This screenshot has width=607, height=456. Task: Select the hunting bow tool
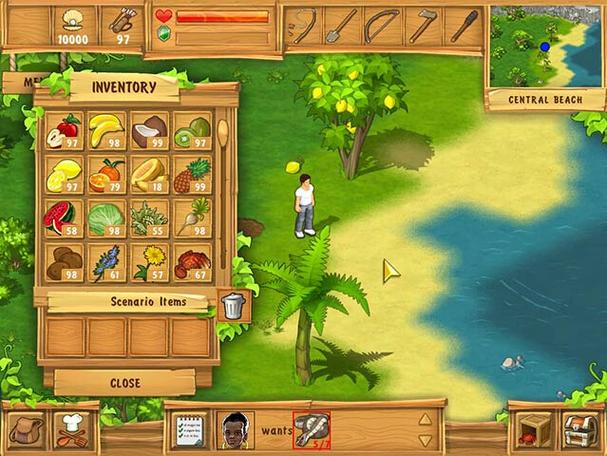[381, 26]
